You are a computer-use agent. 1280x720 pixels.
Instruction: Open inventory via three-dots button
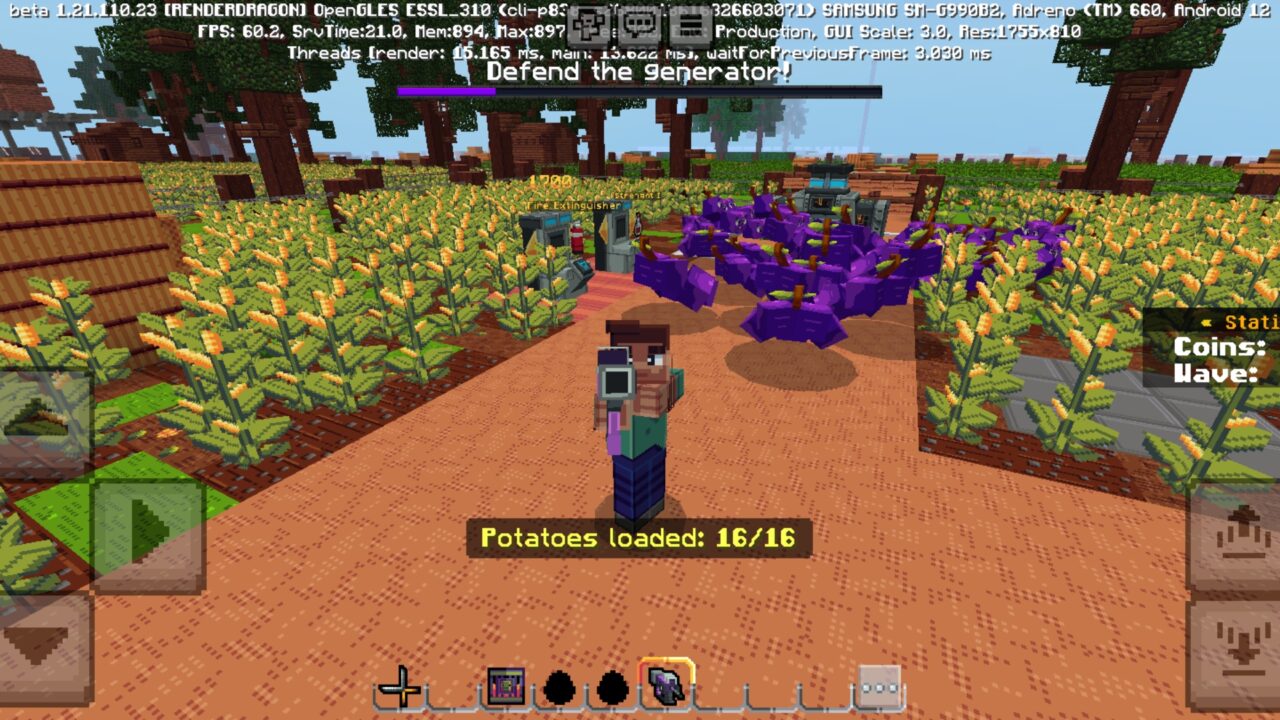[879, 687]
